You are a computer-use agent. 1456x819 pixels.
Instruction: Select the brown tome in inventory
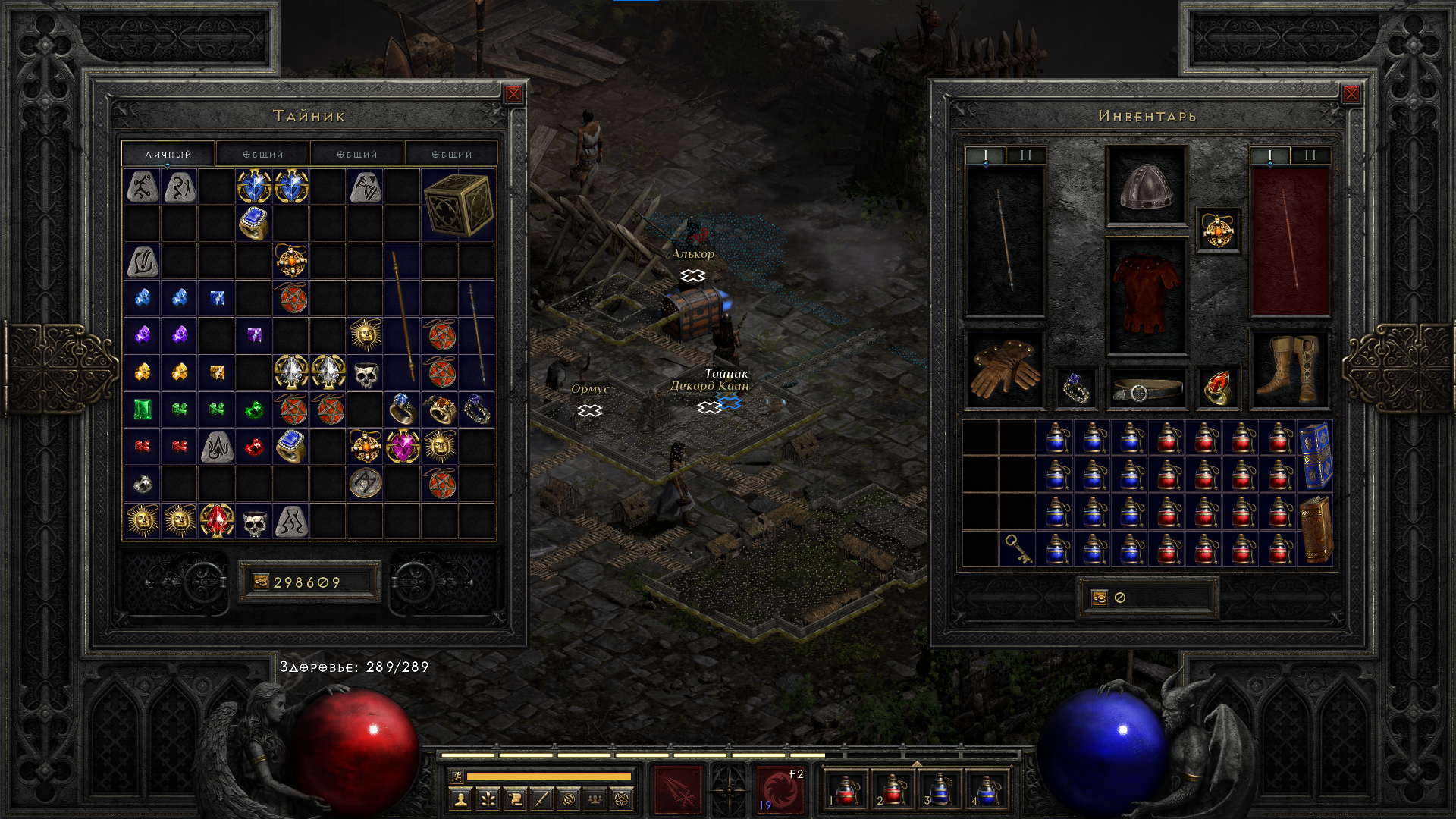1316,530
